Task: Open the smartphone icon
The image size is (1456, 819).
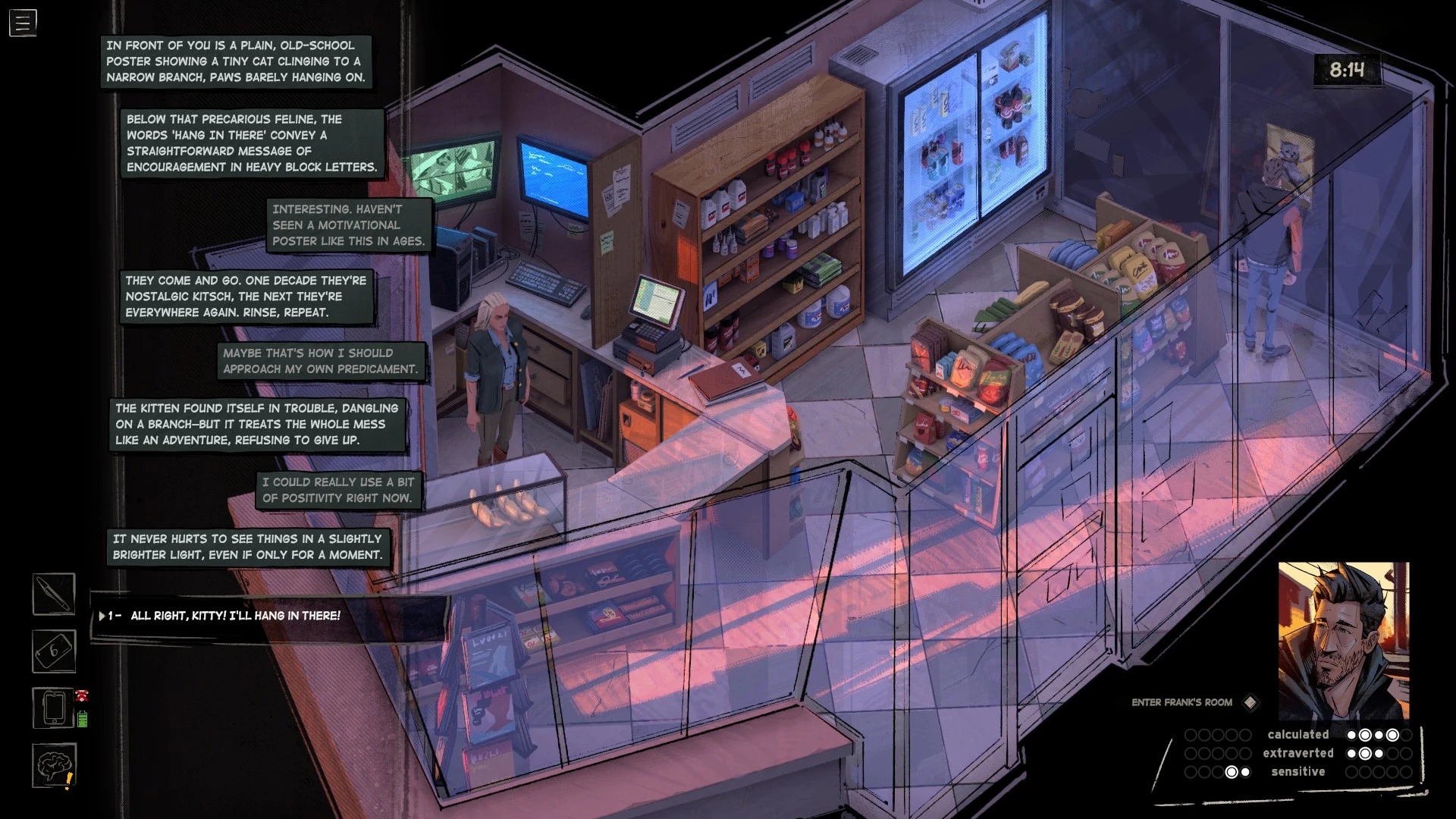Action: click(x=54, y=708)
